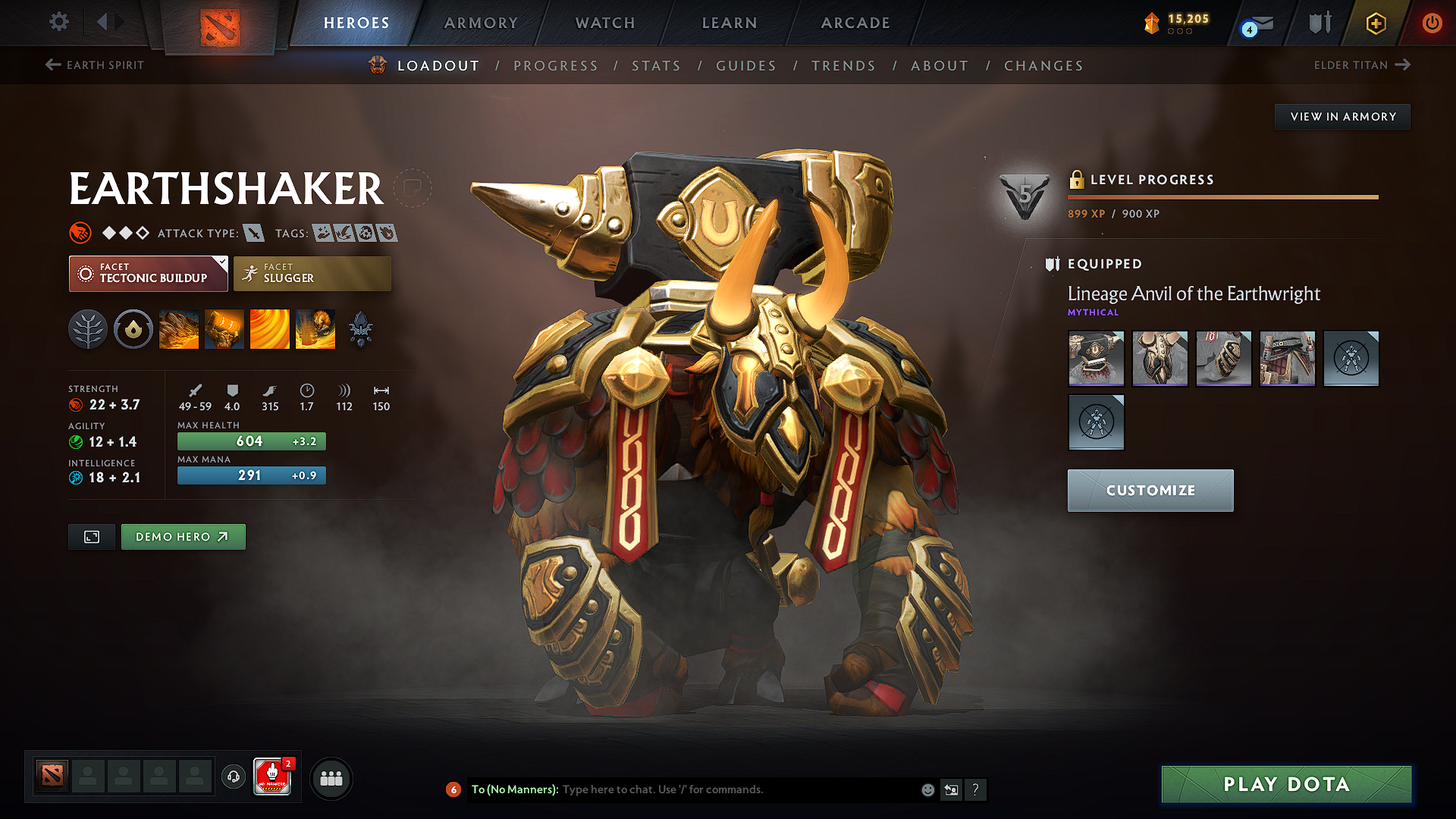The height and width of the screenshot is (819, 1456).
Task: Click the talent tree icon
Action: point(88,328)
